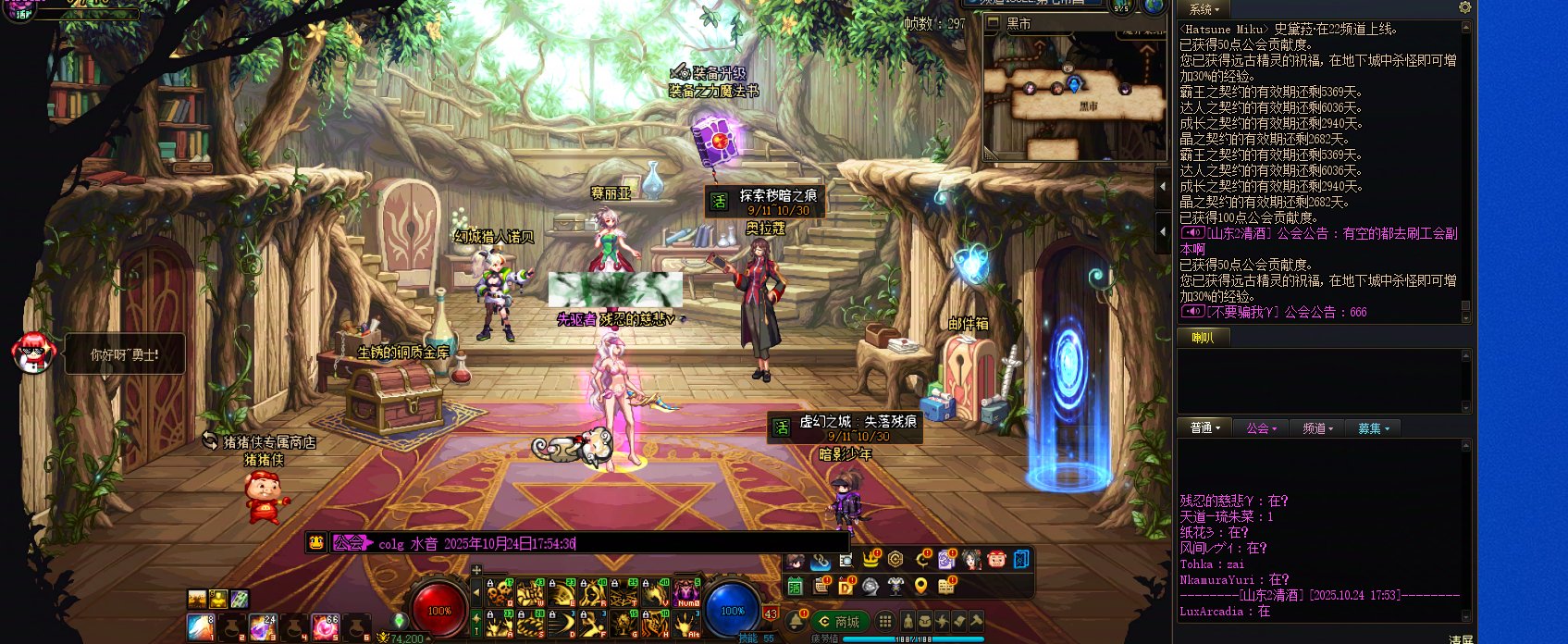
Task: Open the 系统 message dropdown
Action: 1204,9
